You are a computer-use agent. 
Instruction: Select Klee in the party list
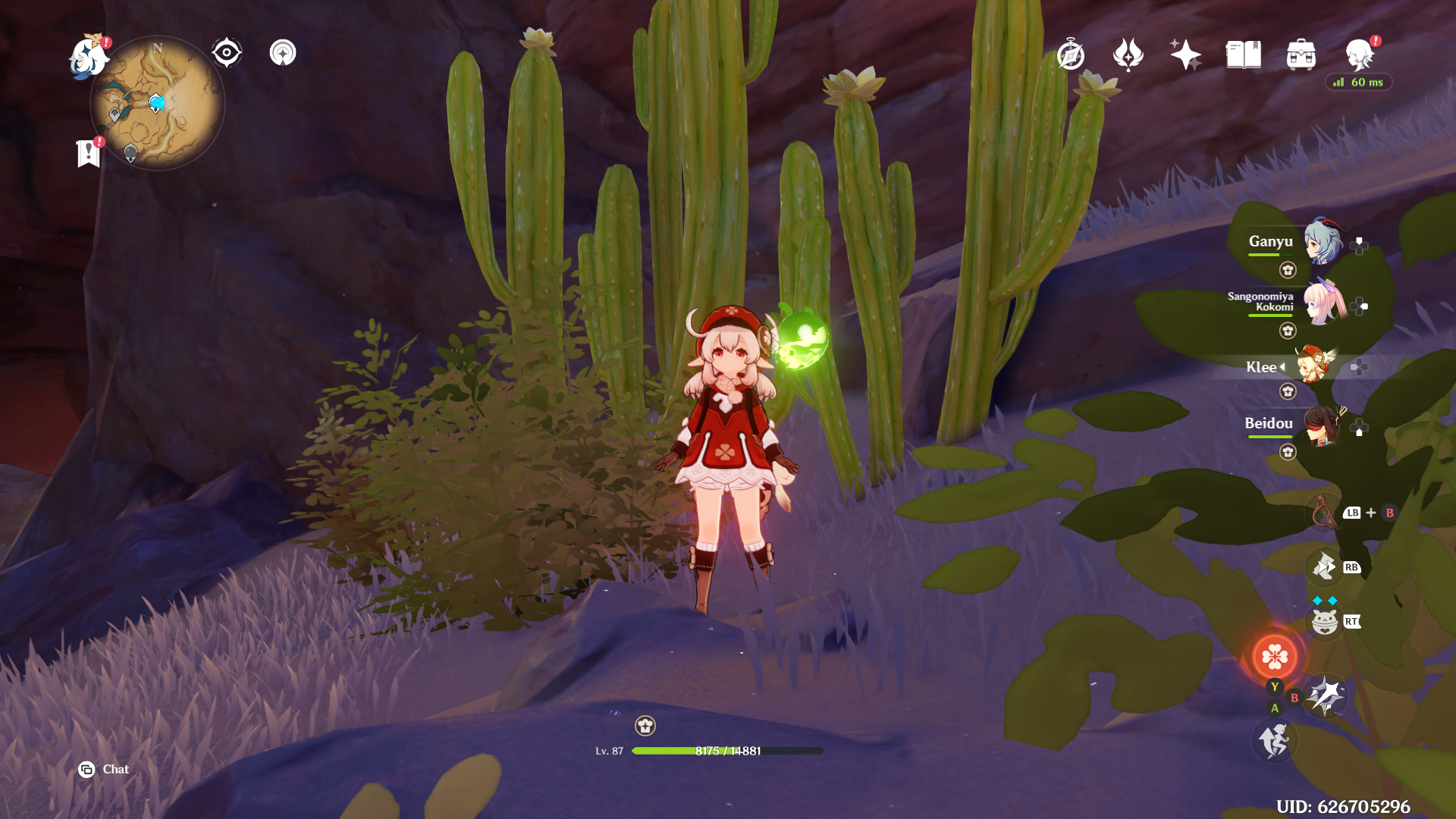pyautogui.click(x=1315, y=366)
